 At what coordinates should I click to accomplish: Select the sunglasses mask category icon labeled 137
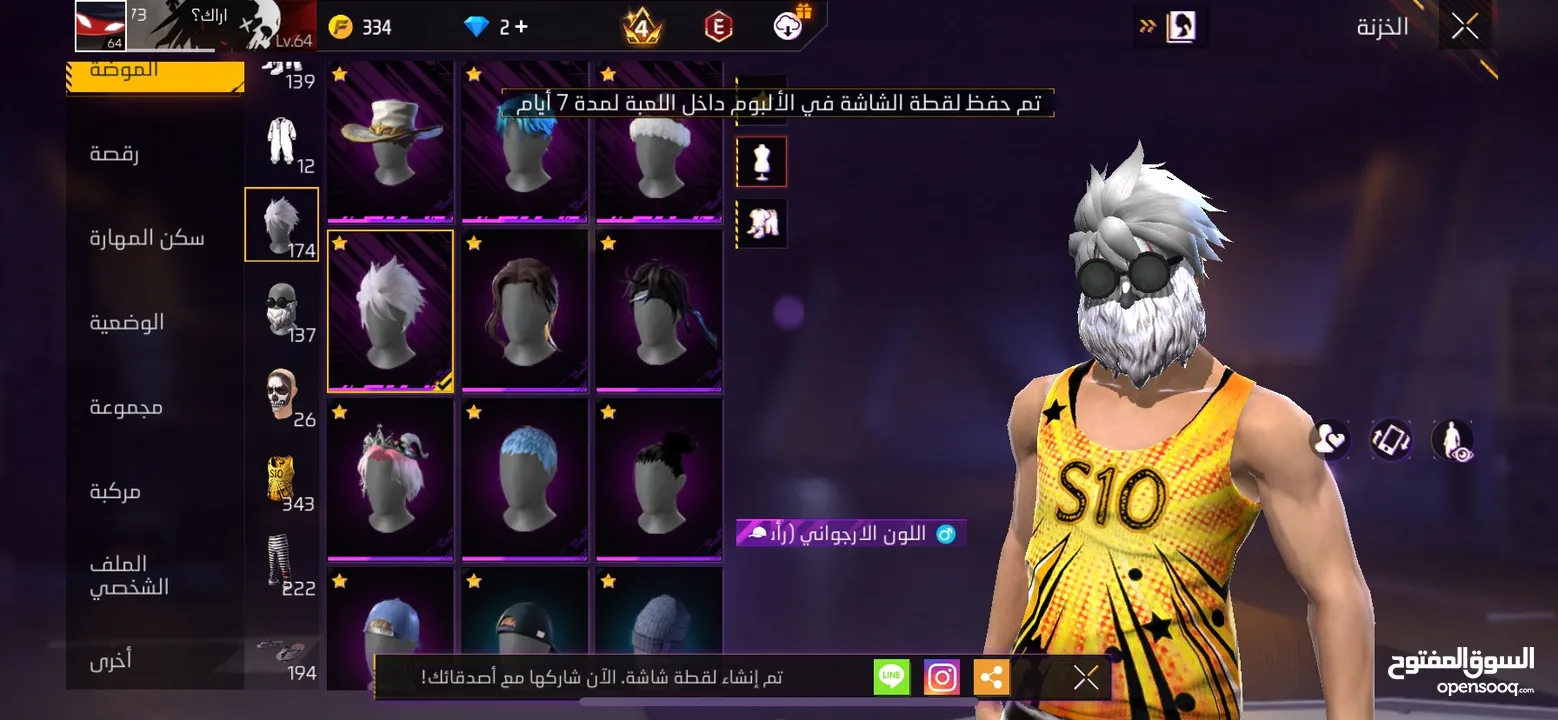[x=281, y=310]
